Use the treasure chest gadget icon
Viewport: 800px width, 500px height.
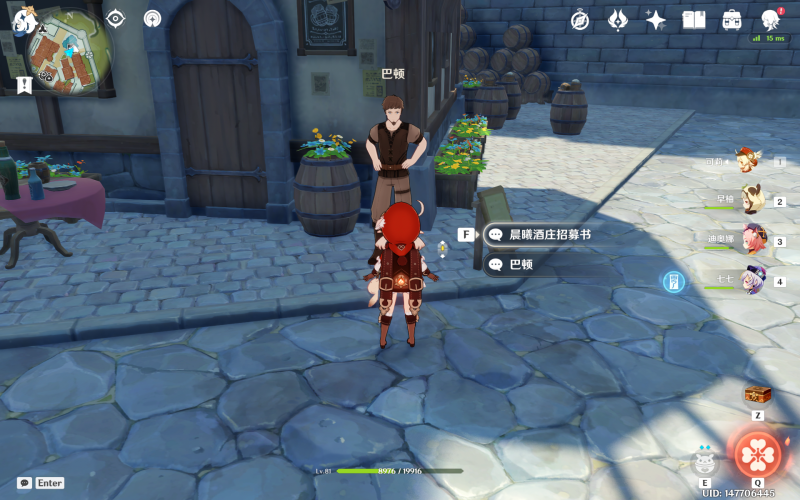click(x=757, y=394)
